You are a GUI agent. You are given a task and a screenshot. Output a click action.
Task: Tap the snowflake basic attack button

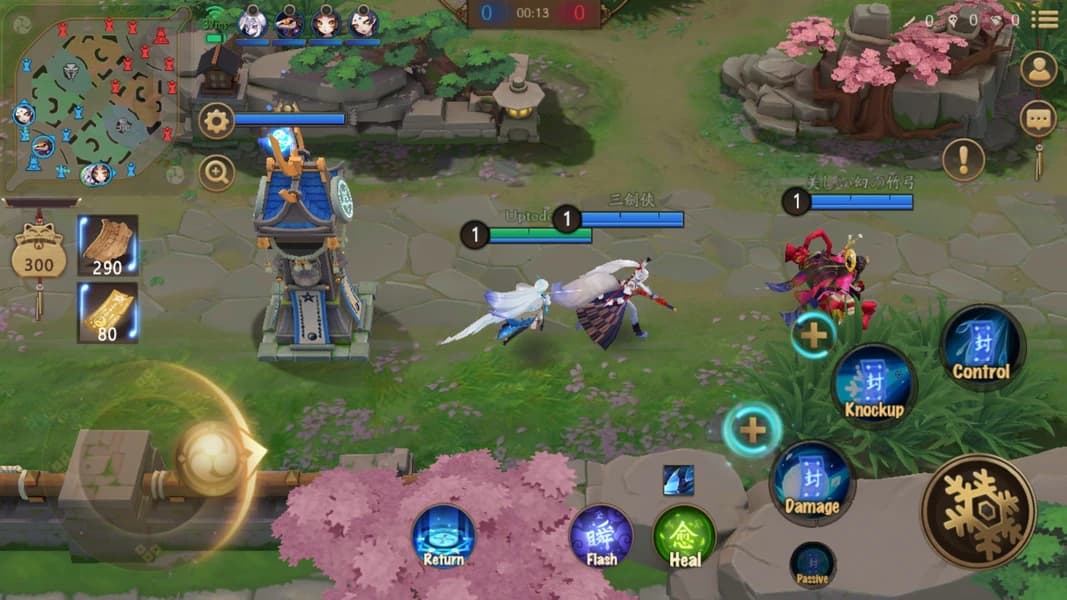[x=977, y=511]
